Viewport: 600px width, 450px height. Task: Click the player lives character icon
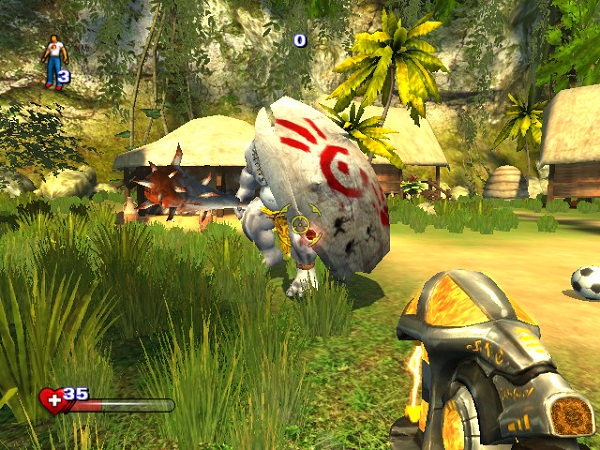[54, 60]
